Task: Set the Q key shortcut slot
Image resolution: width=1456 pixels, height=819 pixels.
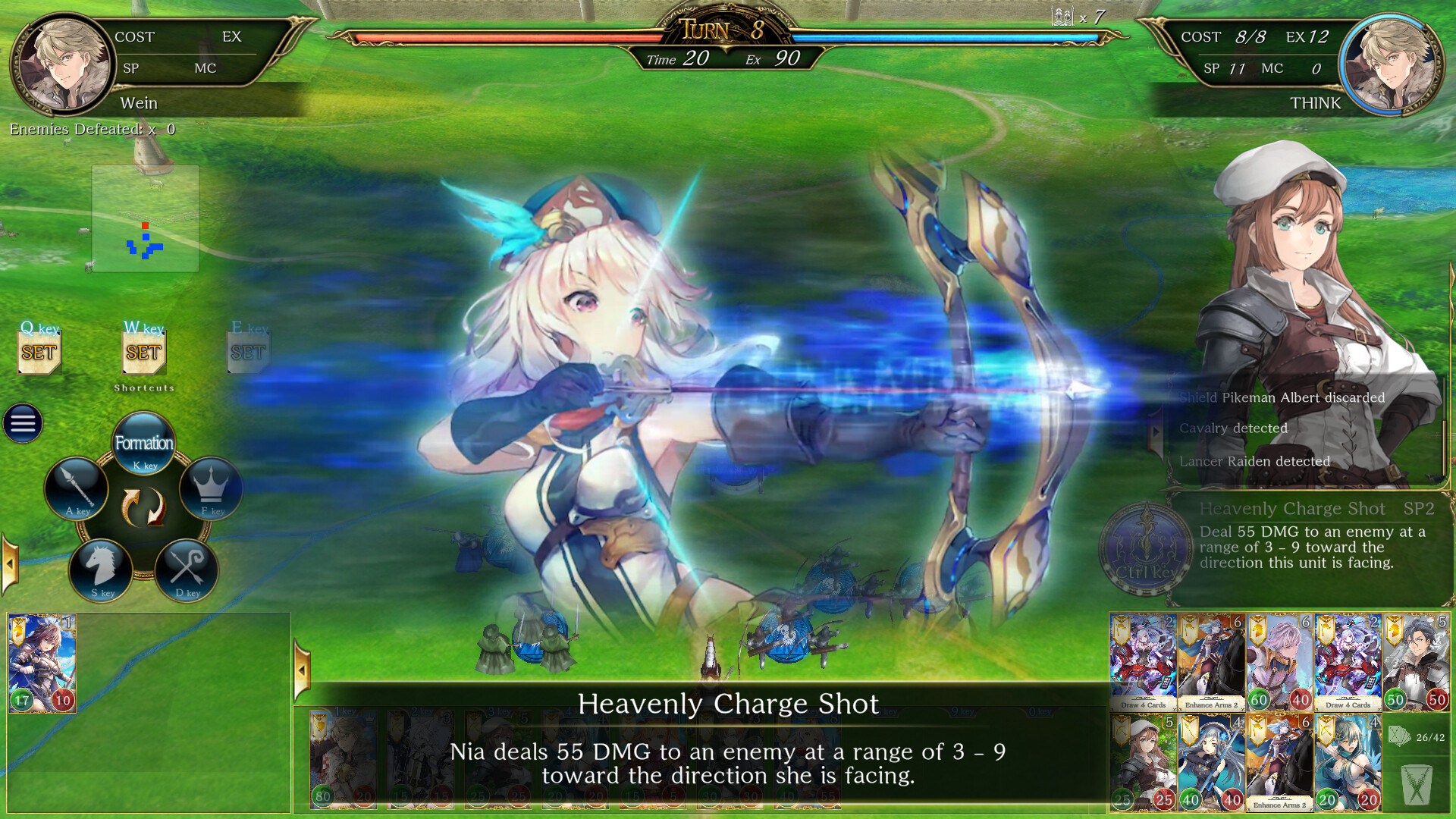Action: coord(39,351)
